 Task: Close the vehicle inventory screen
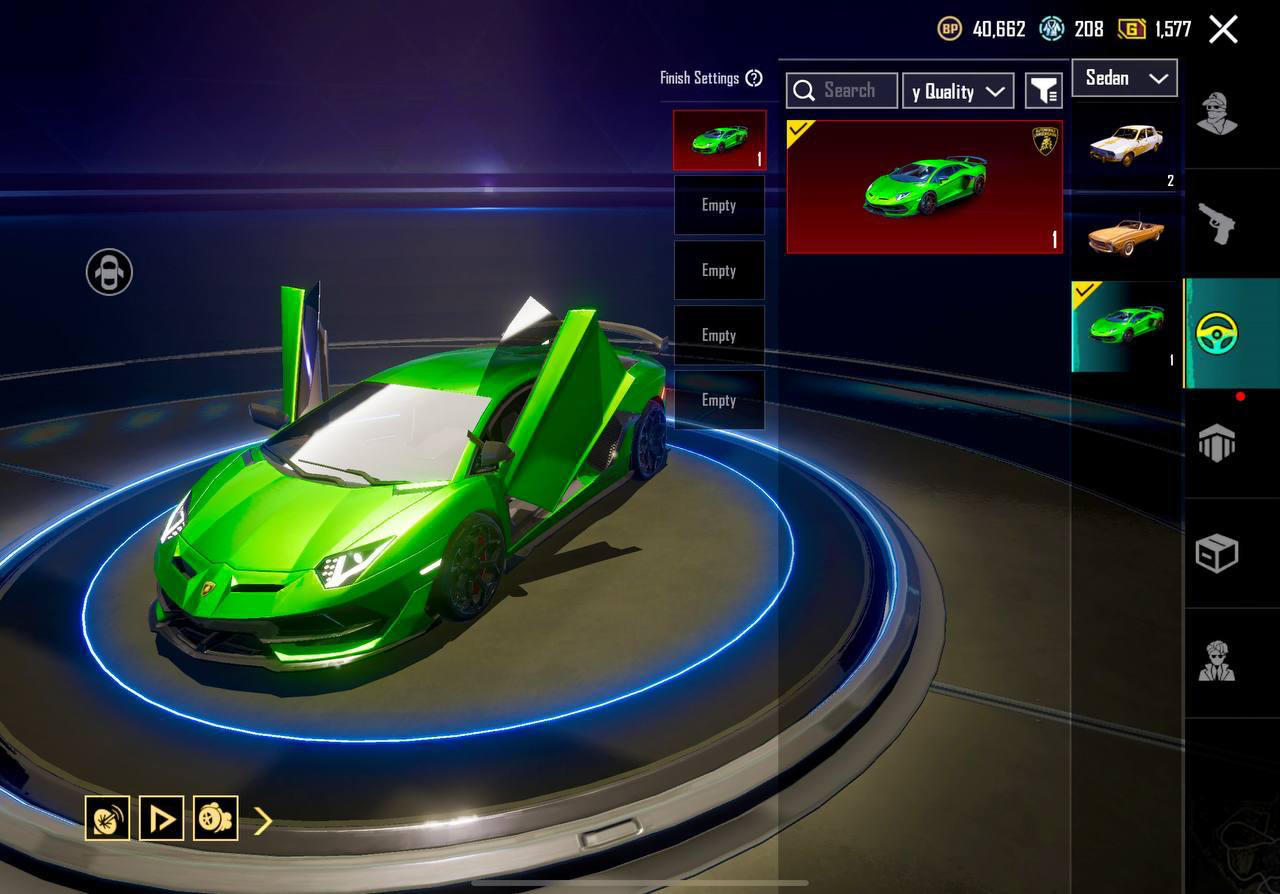pos(1223,29)
